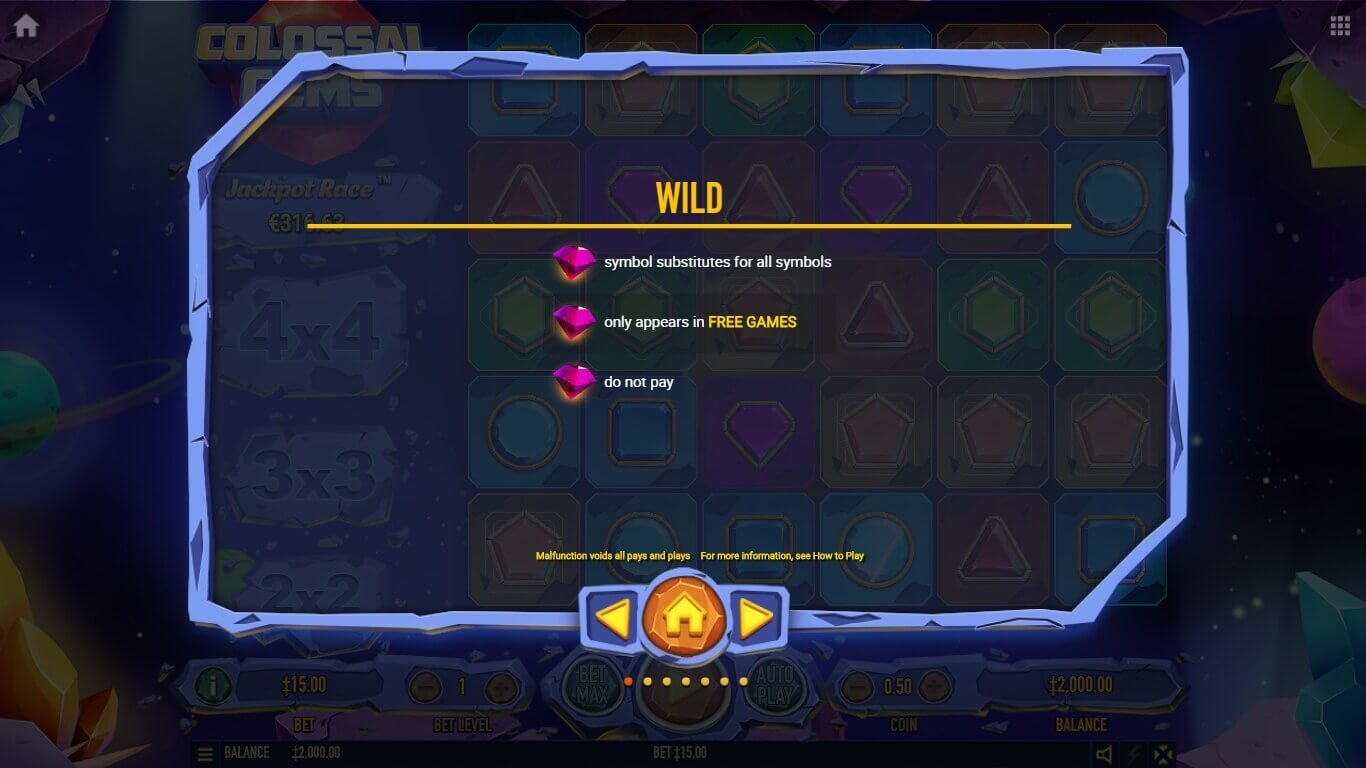Toggle fullscreen with the crossed-arrows icon

tap(1163, 754)
